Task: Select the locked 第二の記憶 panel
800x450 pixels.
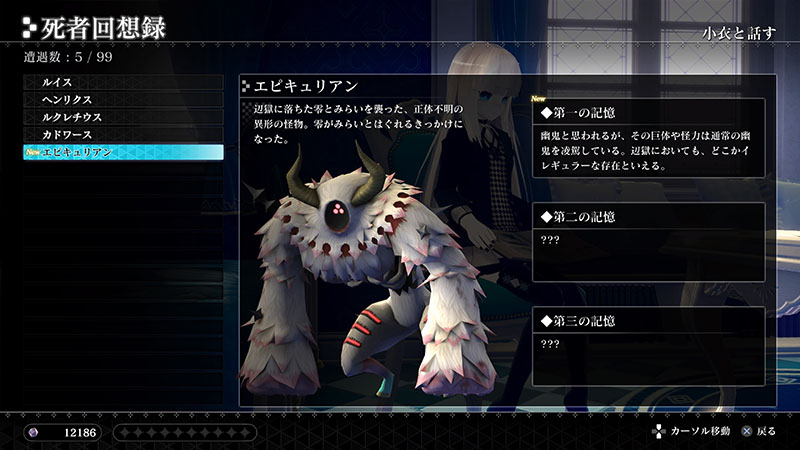Action: [647, 242]
